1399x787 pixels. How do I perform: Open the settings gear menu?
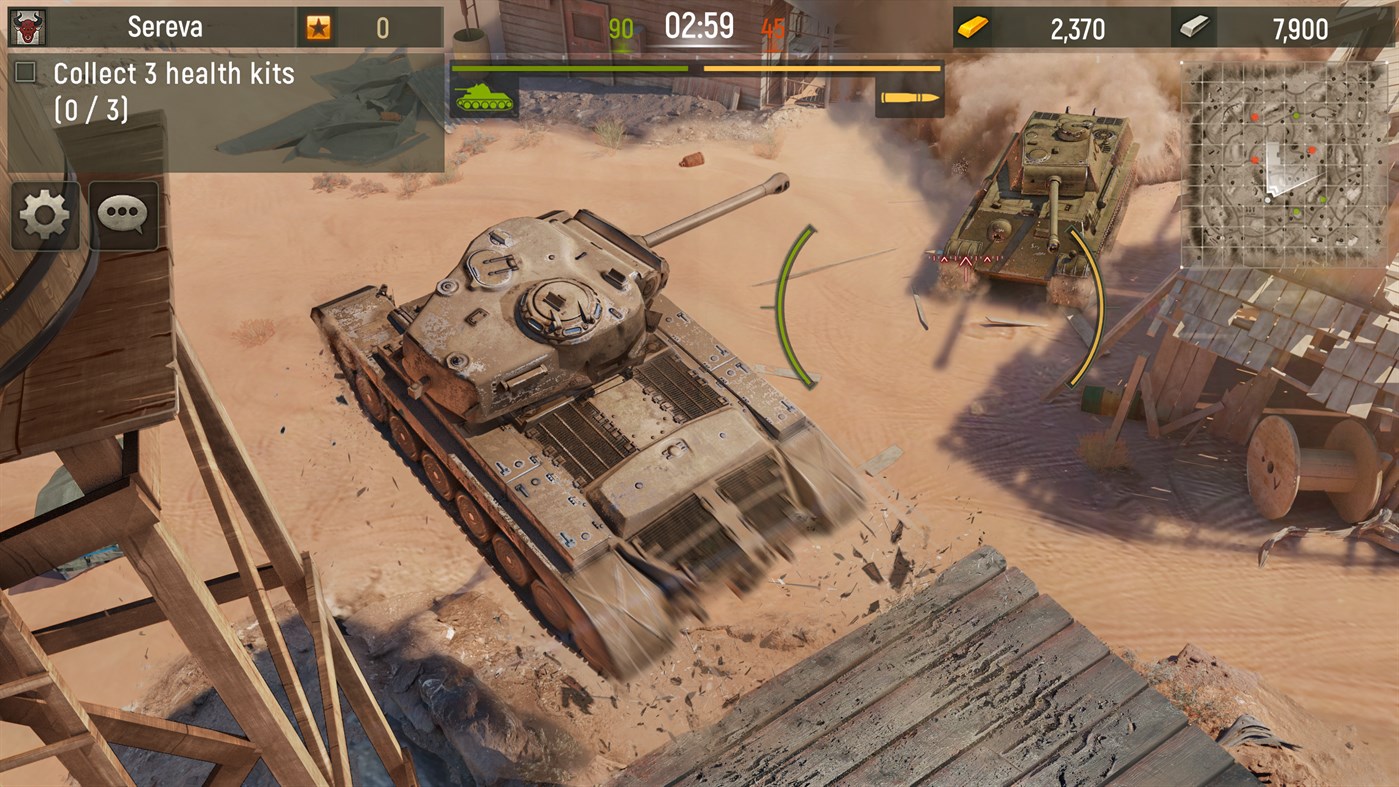[47, 213]
